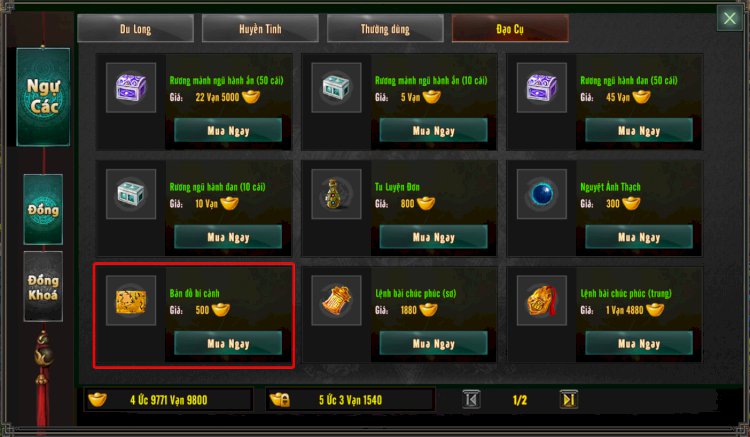Select the Nguyệt Ảnh Thạch orb icon

pos(541,194)
